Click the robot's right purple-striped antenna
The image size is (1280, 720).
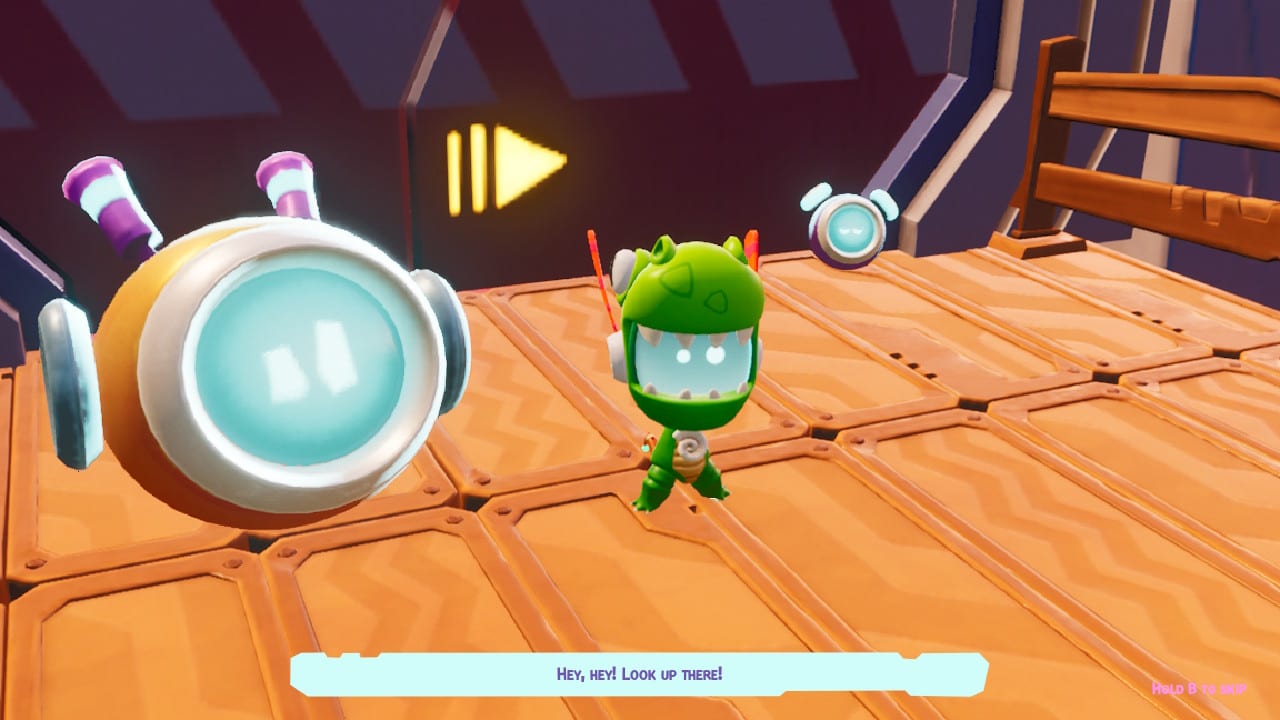pyautogui.click(x=285, y=190)
